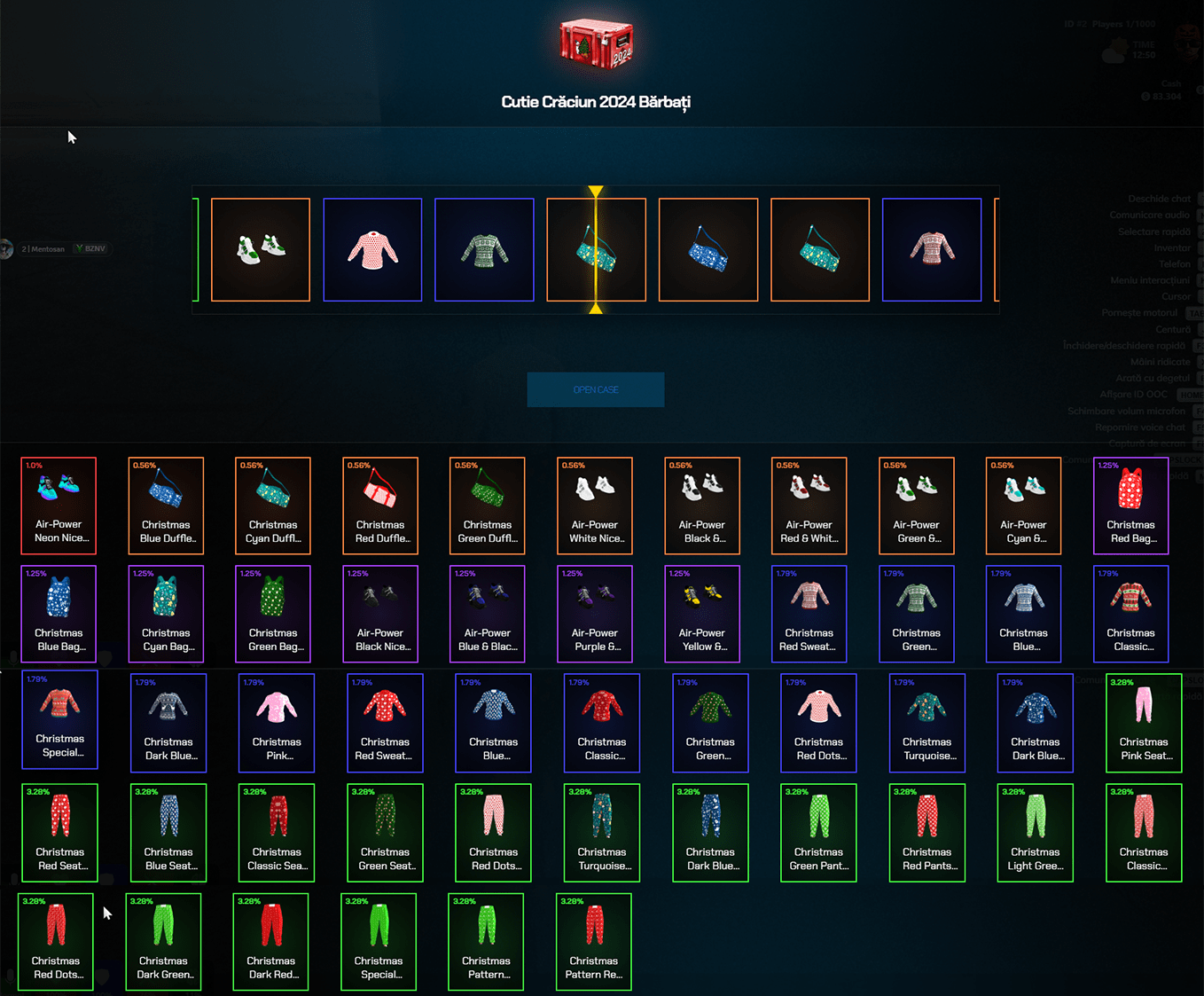Viewport: 1204px width, 996px height.
Task: Select the red sweater thumbnail in the carousel
Action: (372, 249)
